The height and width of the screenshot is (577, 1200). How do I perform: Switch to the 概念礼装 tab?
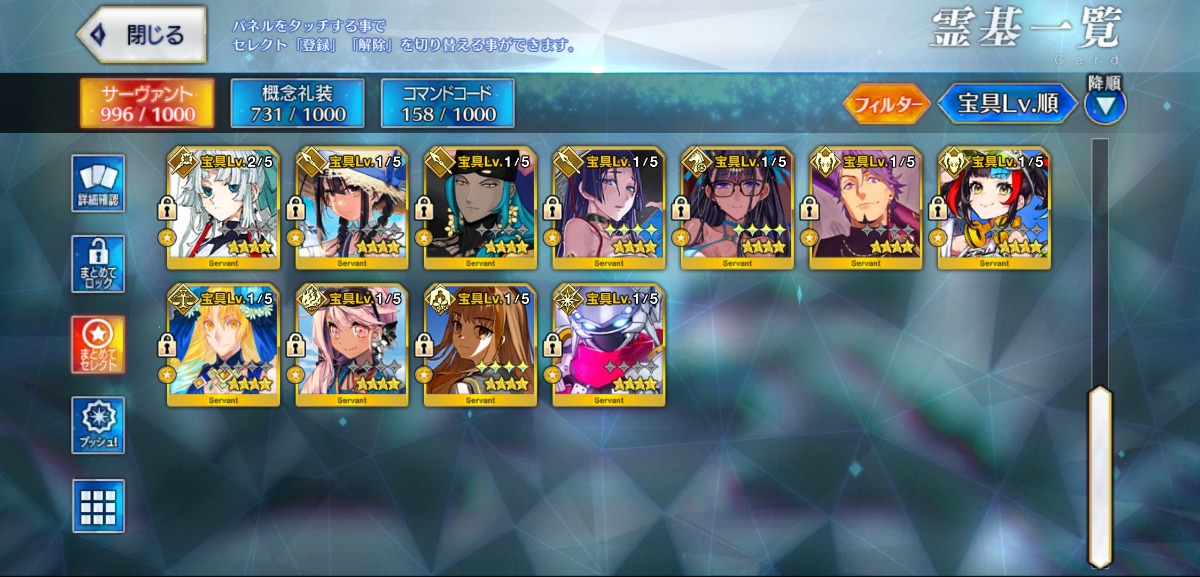297,104
